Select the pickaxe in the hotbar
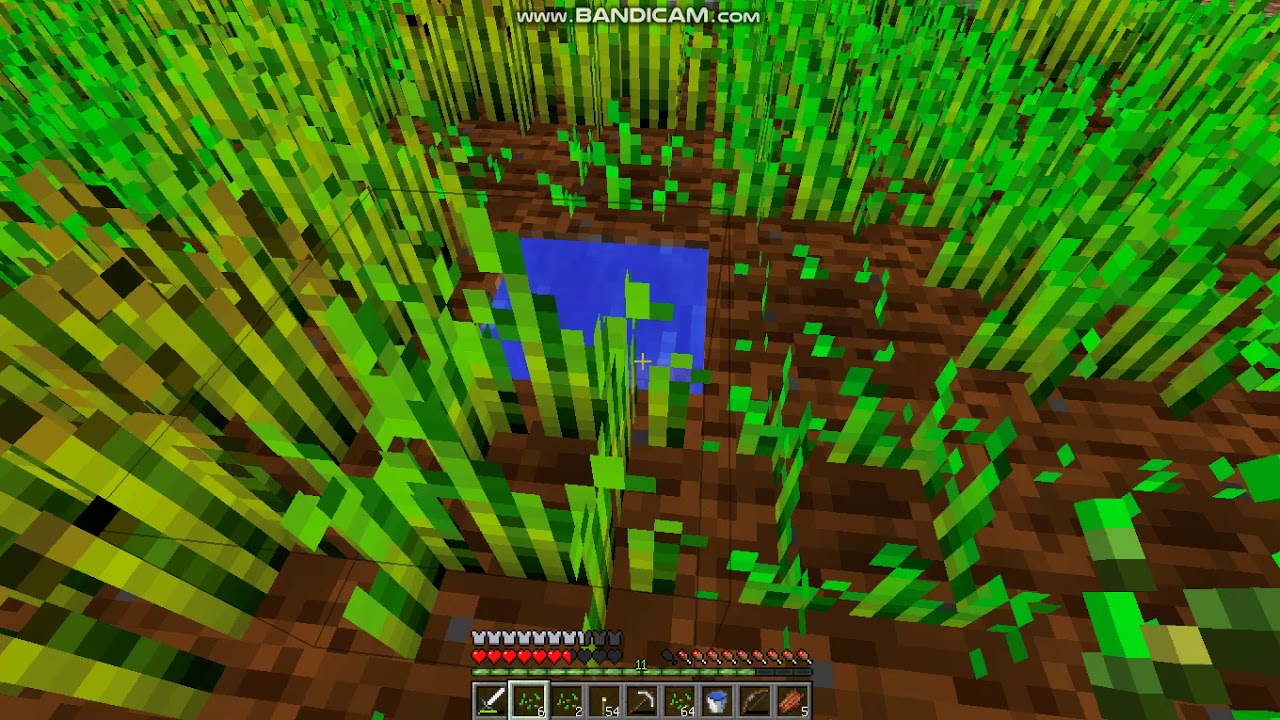Image resolution: width=1280 pixels, height=720 pixels. (x=643, y=698)
